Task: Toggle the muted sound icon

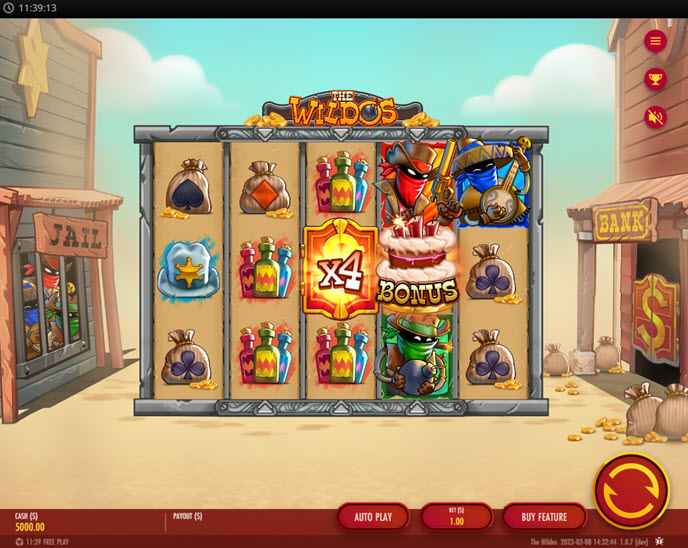Action: [655, 117]
